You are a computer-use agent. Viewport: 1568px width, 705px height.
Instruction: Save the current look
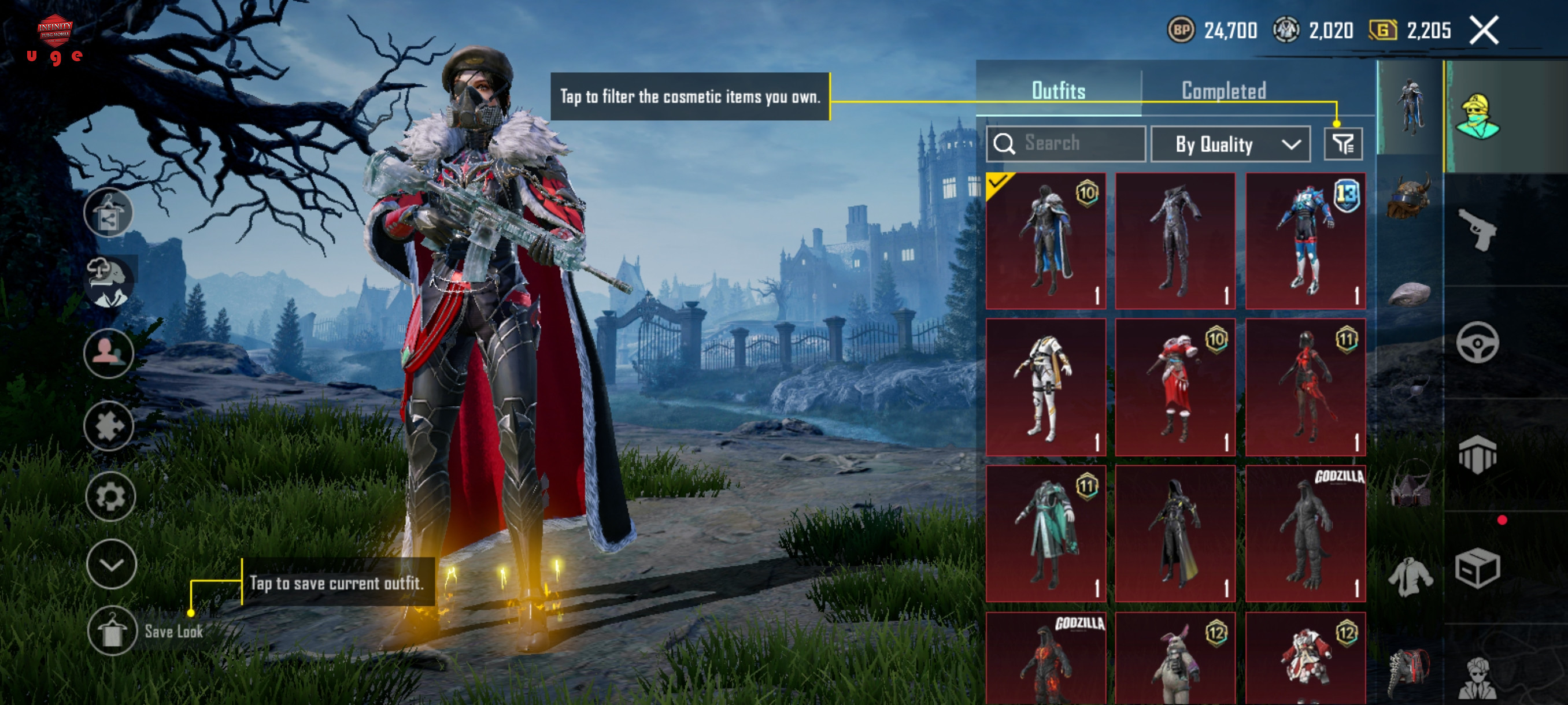[112, 631]
